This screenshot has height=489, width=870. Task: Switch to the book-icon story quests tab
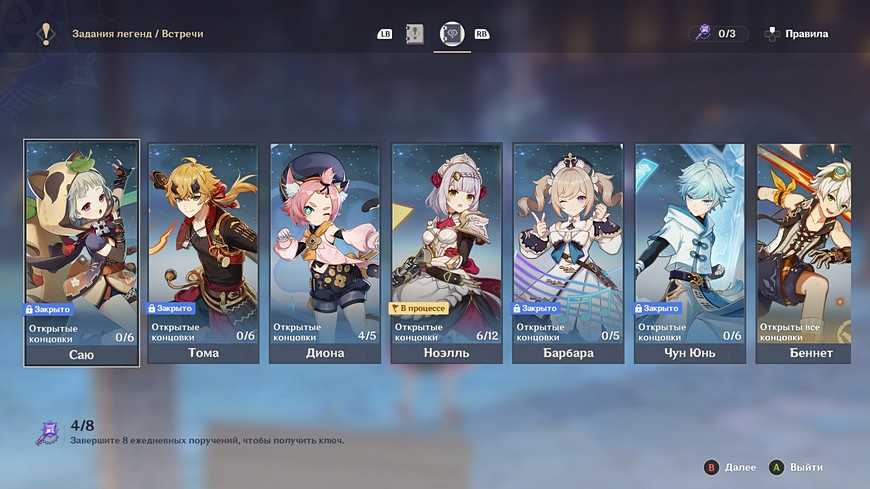(415, 34)
